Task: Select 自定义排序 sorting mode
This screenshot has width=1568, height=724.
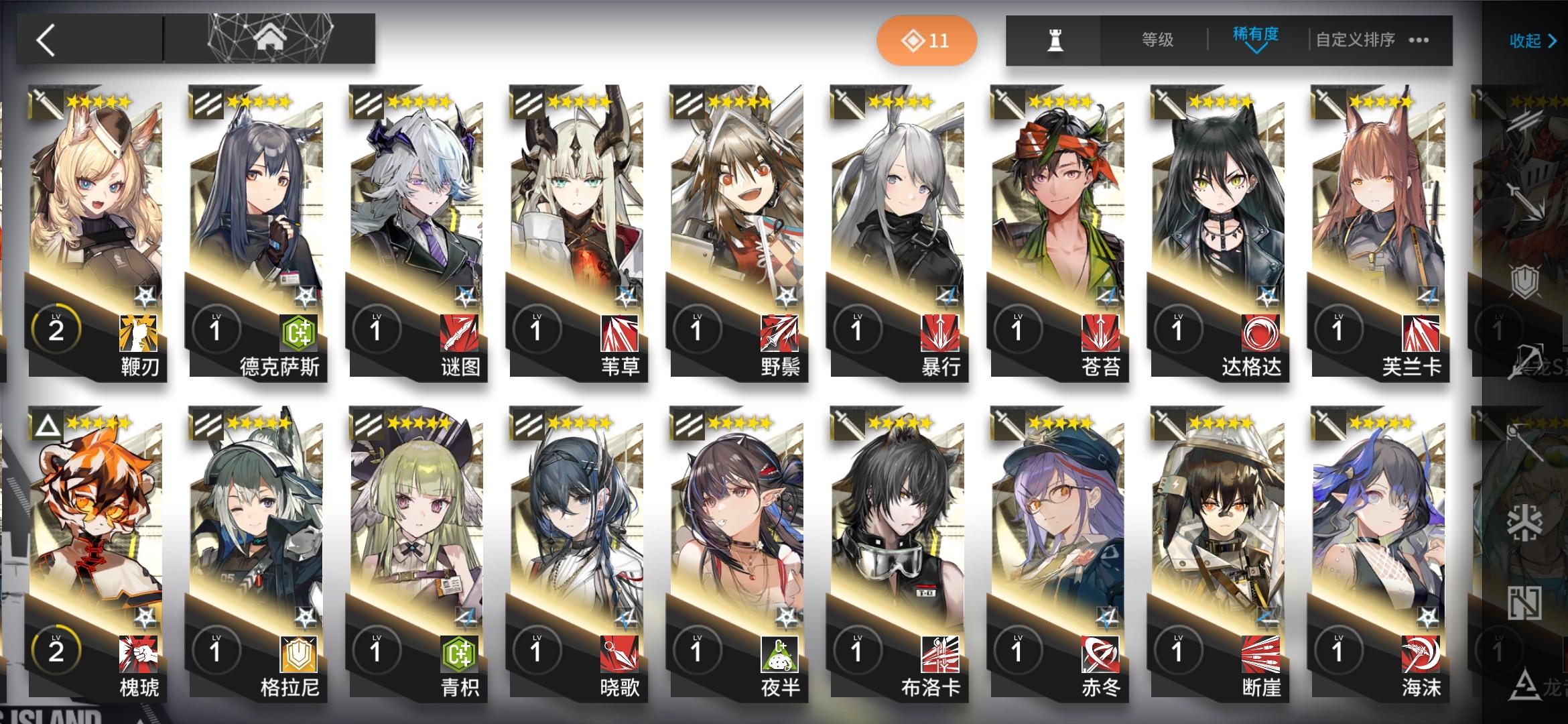Action: click(1356, 40)
